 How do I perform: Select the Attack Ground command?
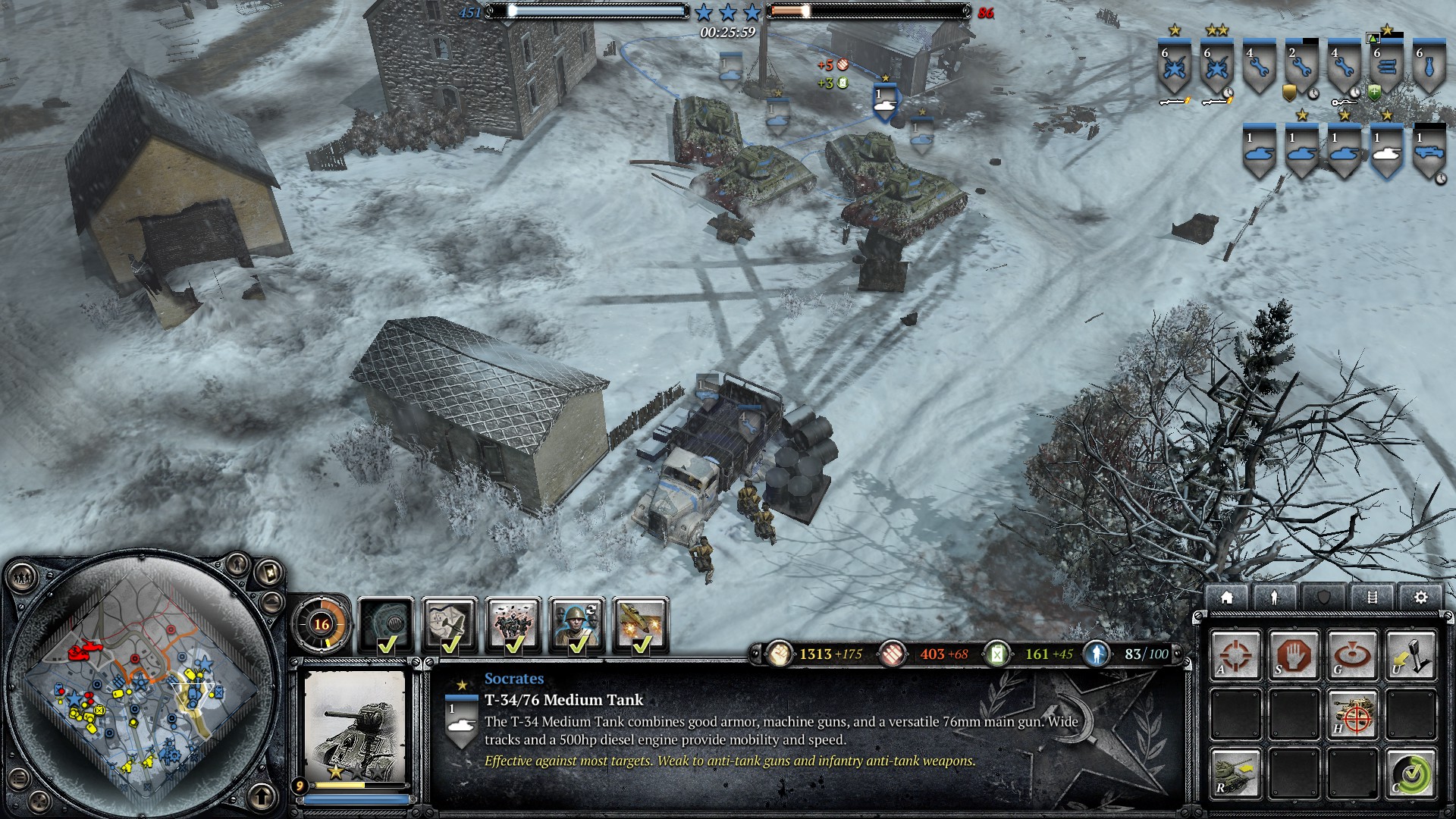click(1352, 655)
